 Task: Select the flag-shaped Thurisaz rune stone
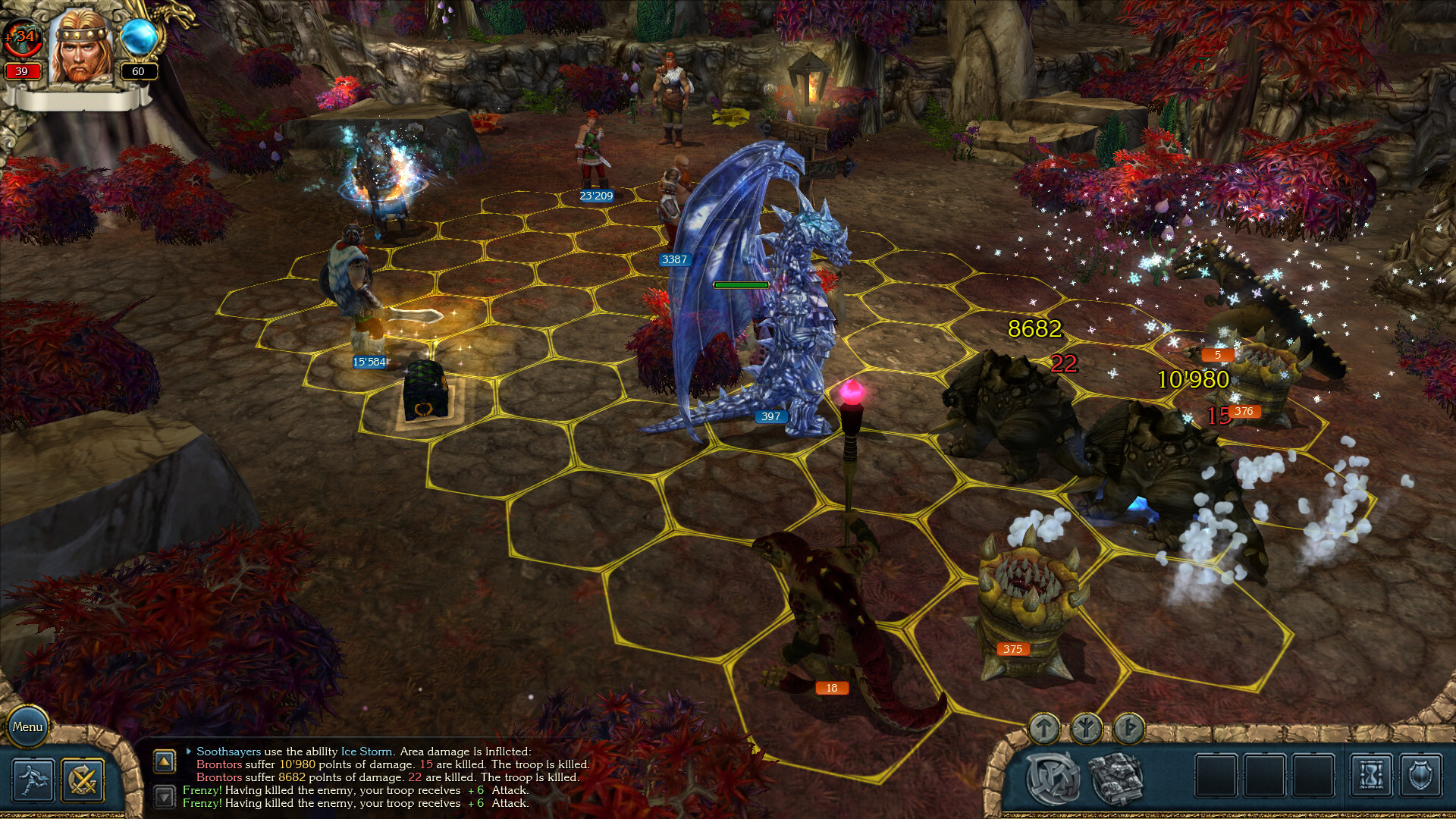[1129, 729]
